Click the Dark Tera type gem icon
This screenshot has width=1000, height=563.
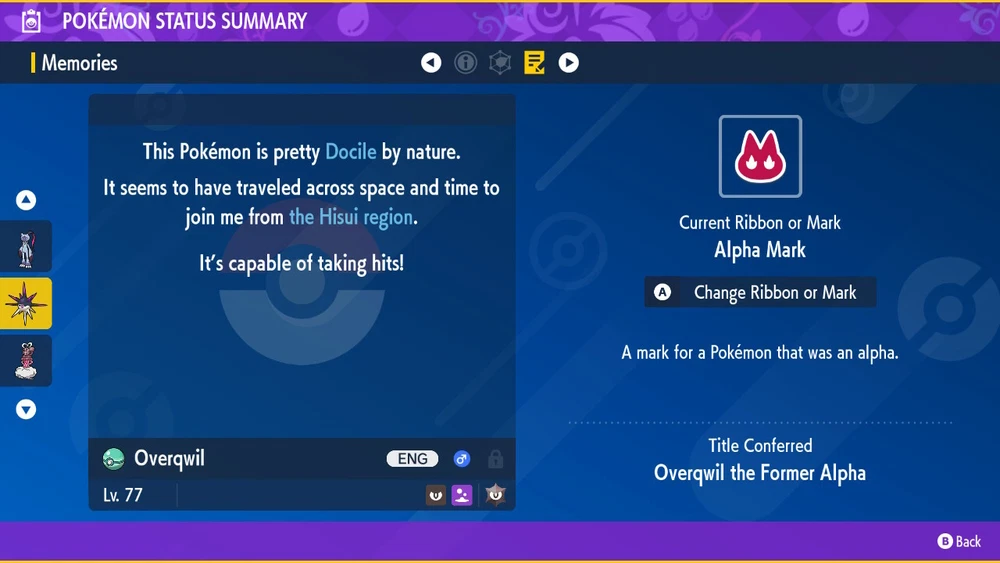[494, 493]
